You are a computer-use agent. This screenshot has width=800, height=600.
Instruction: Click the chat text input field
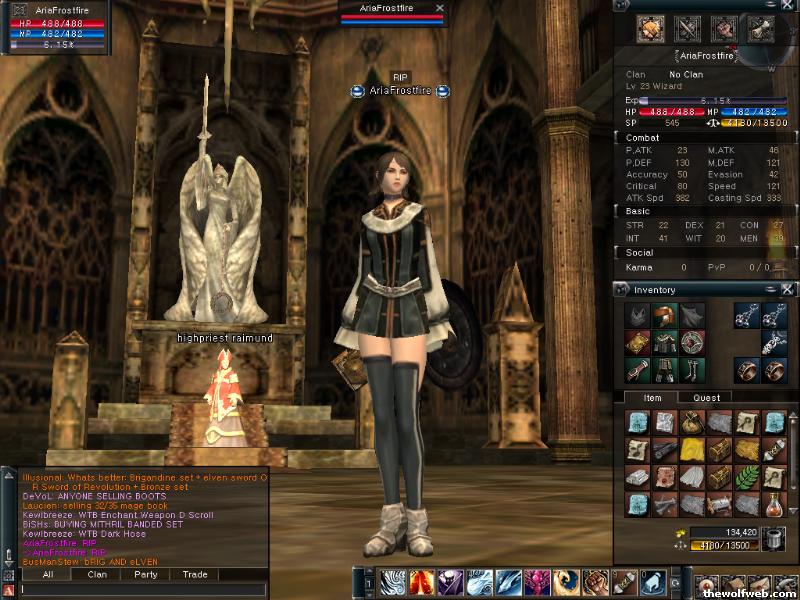coord(140,590)
